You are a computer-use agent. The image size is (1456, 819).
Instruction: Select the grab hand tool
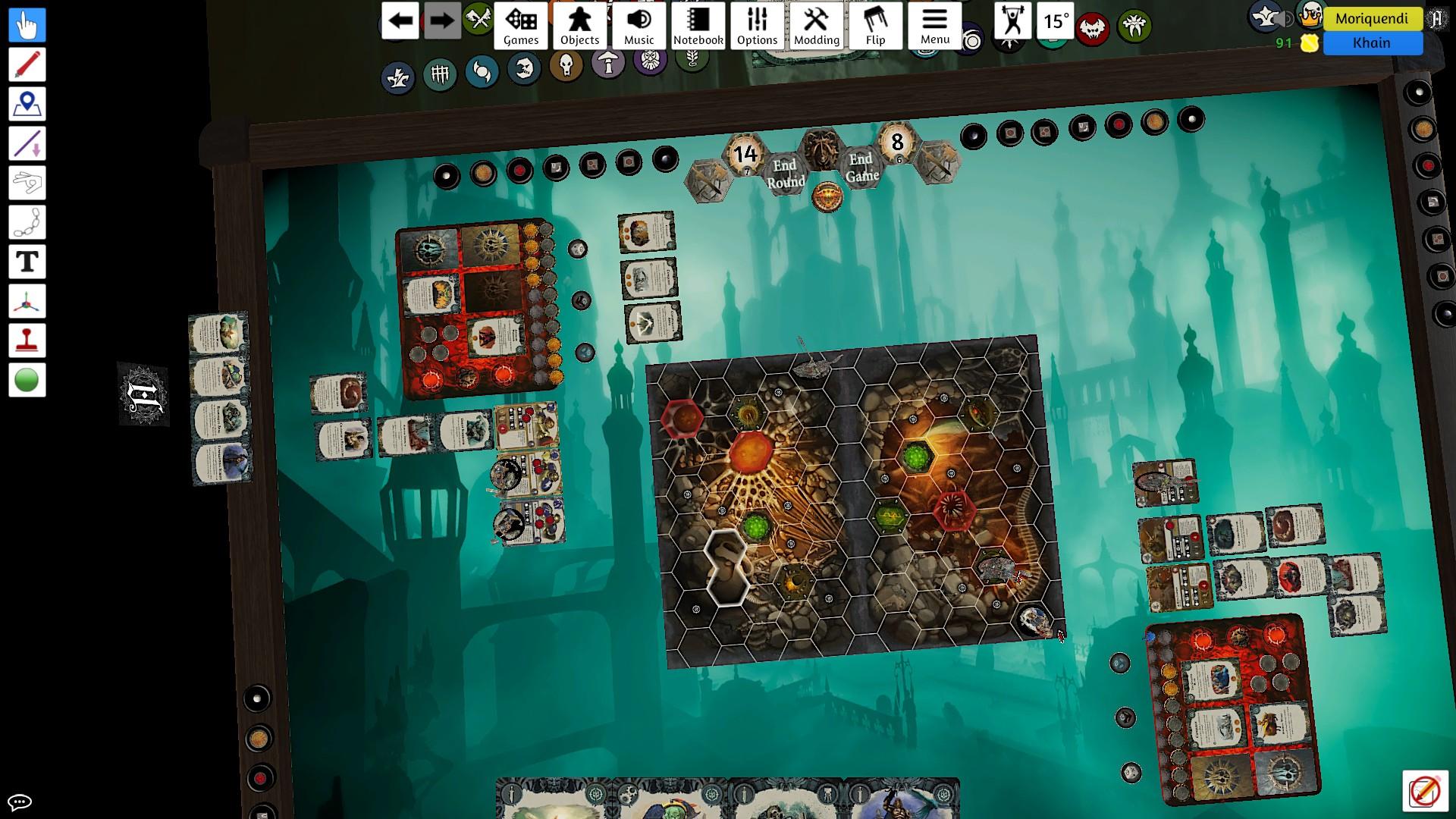(27, 25)
